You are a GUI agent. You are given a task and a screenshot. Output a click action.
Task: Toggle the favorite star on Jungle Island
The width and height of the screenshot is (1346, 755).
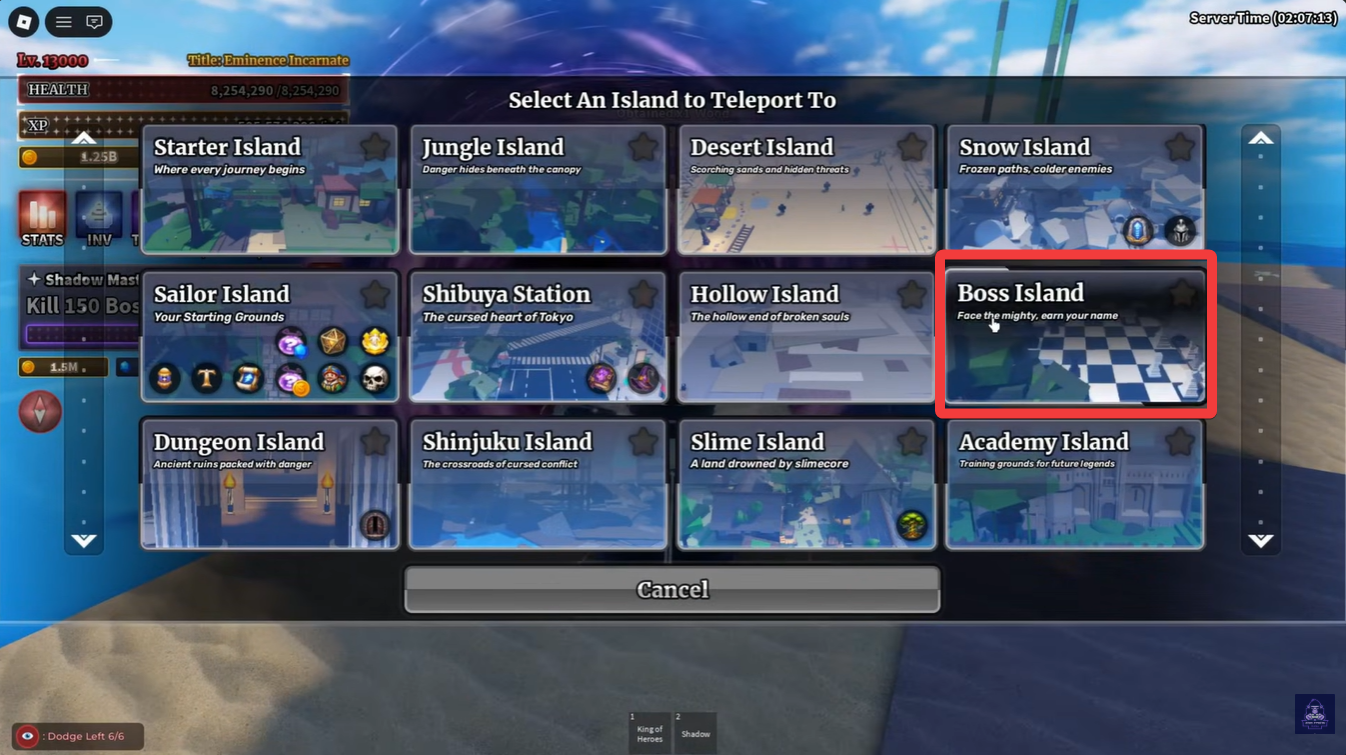(x=643, y=147)
